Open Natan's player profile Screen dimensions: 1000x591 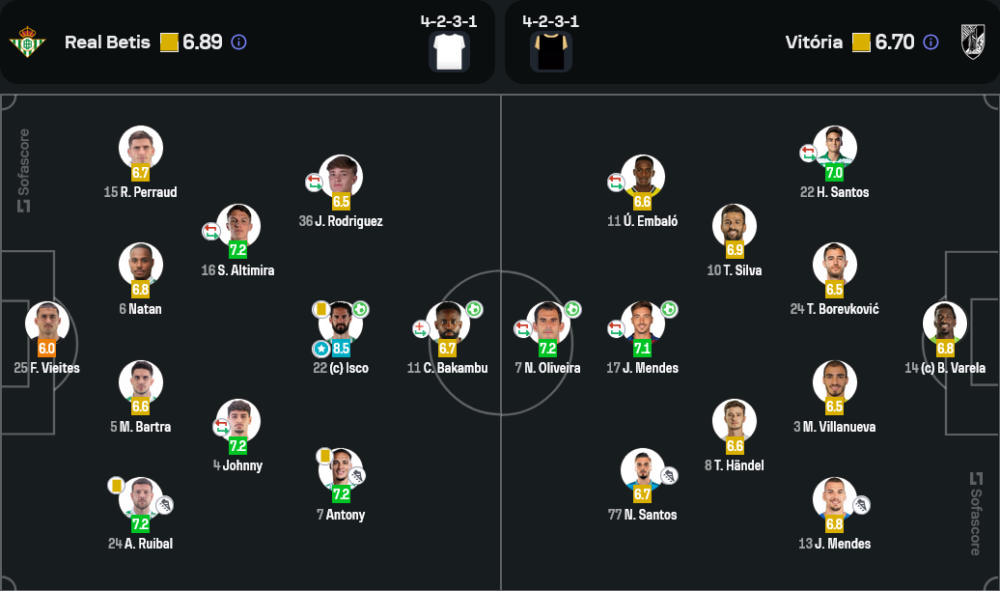coord(140,264)
